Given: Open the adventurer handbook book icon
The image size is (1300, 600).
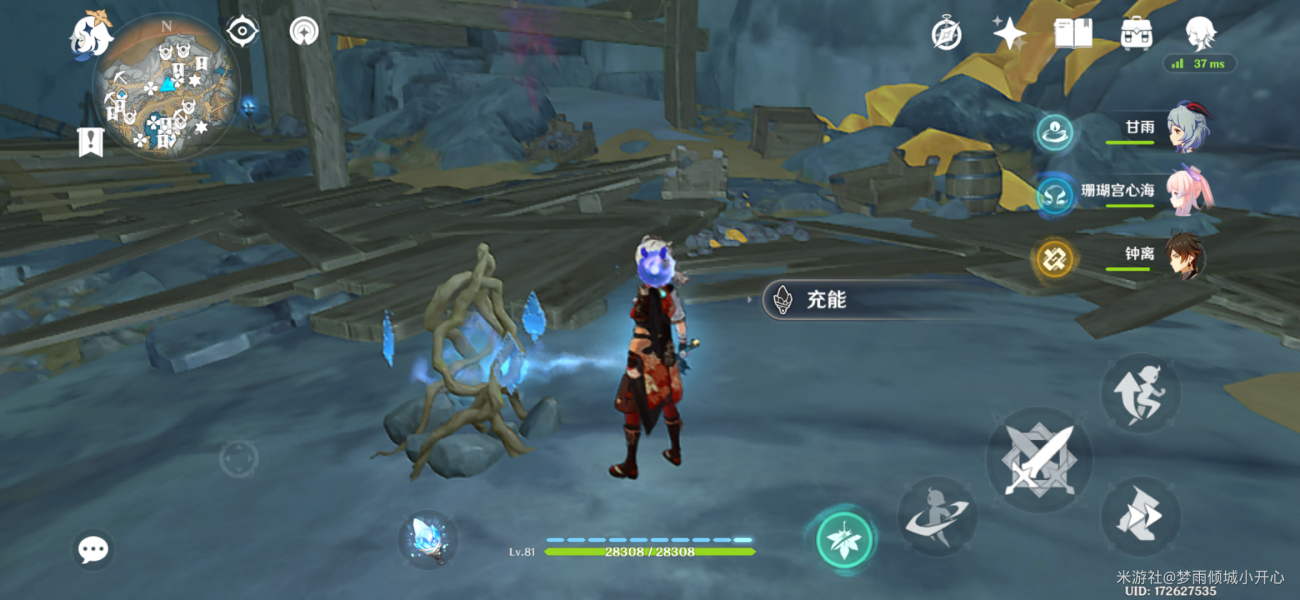Looking at the screenshot, I should pos(1072,34).
